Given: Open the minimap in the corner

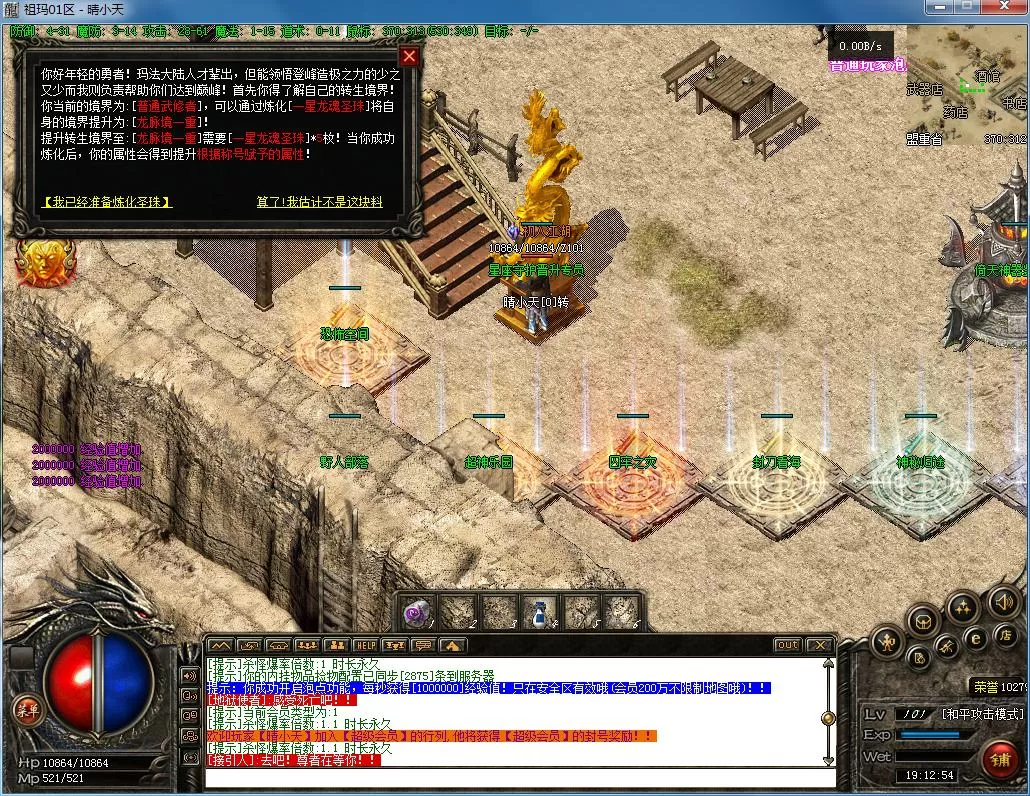Looking at the screenshot, I should [x=966, y=86].
